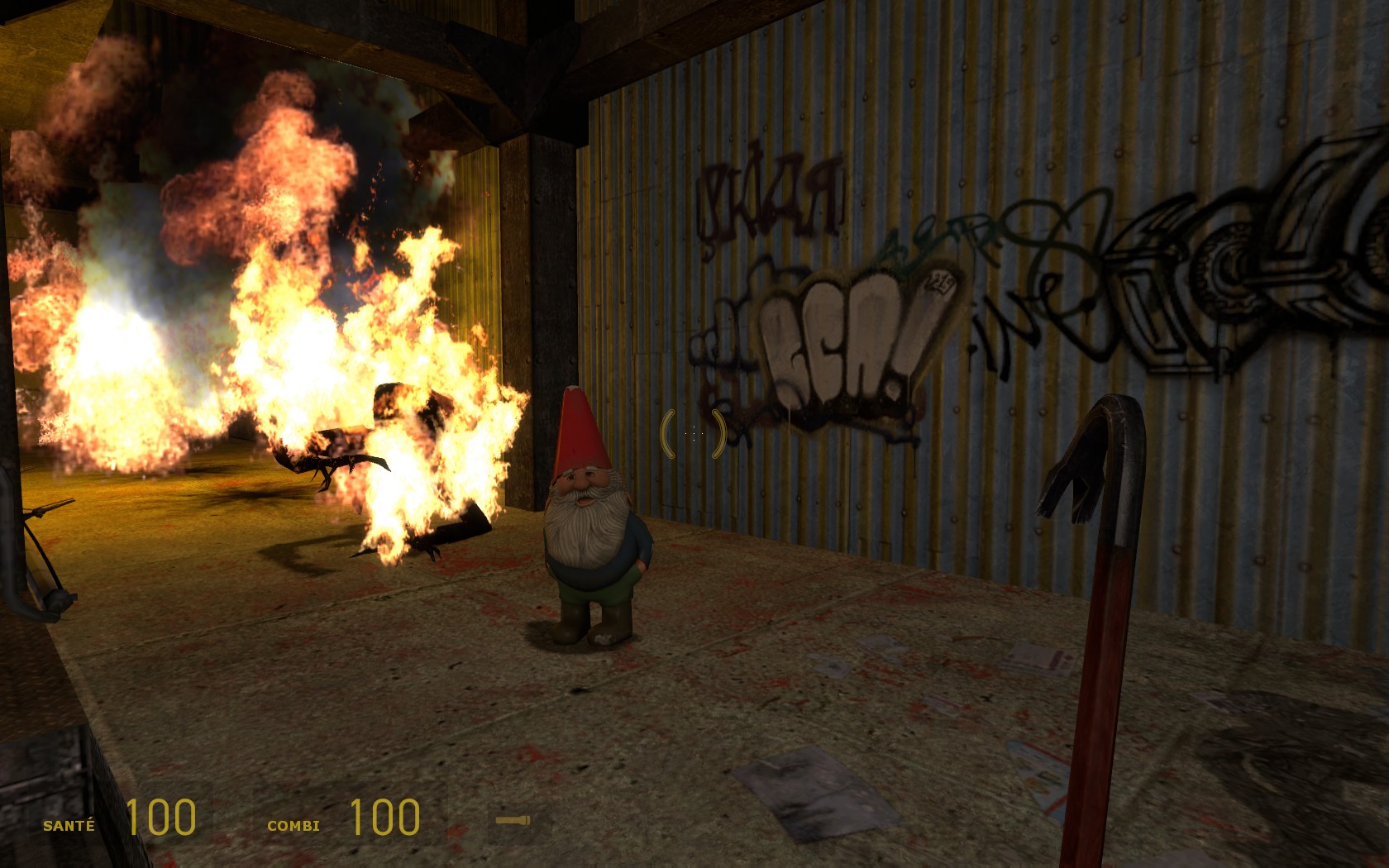Click the flashlight icon in the HUD
The height and width of the screenshot is (868, 1389).
(513, 820)
